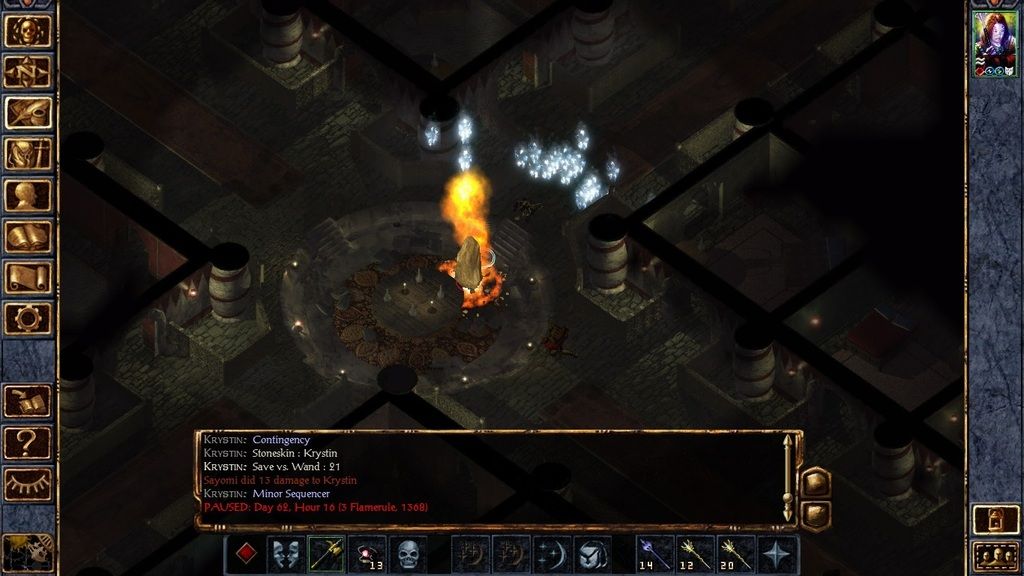Click the helmet and cloak toolbar button

click(592, 554)
